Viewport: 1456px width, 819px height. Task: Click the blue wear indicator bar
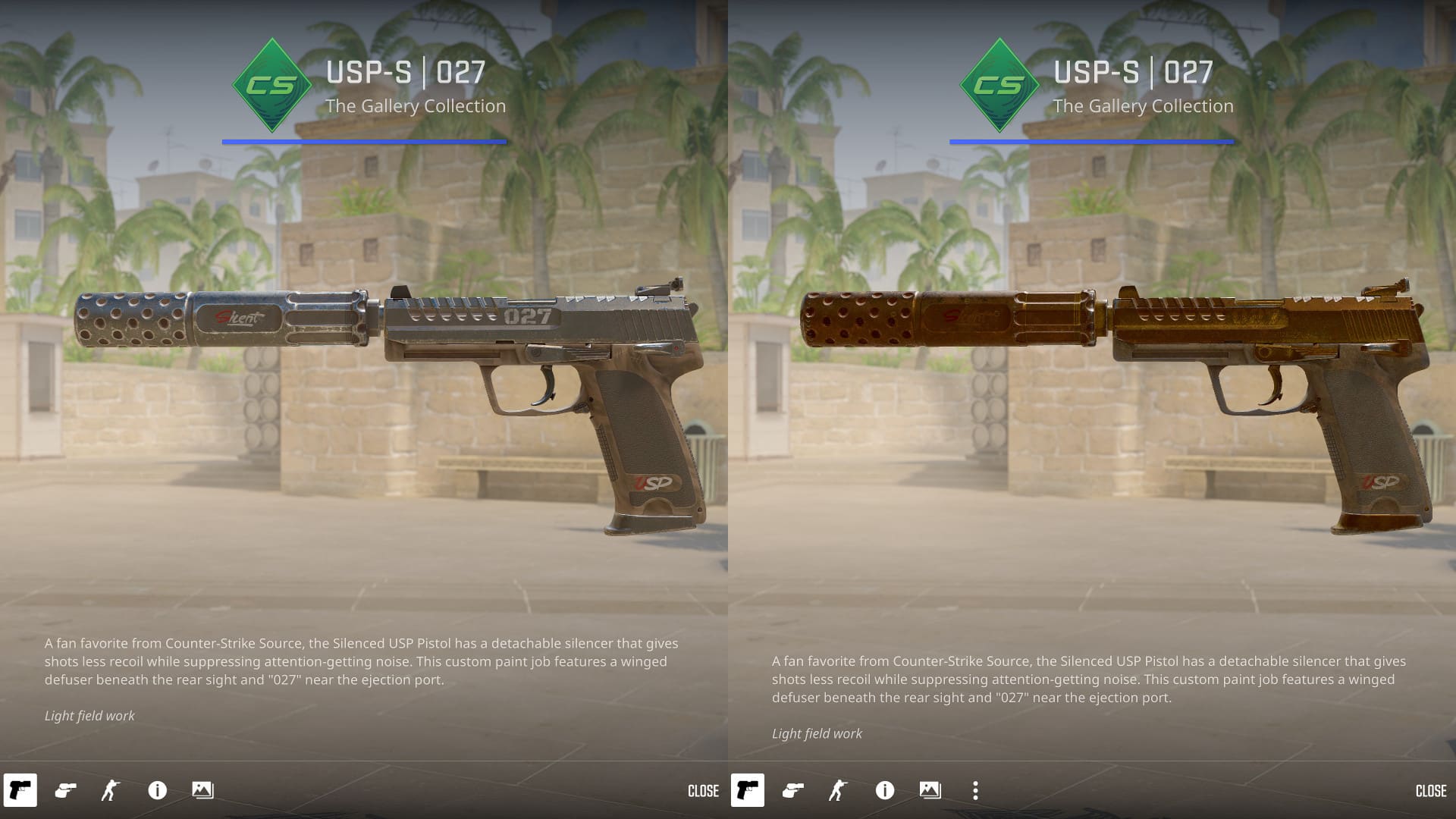(x=364, y=141)
